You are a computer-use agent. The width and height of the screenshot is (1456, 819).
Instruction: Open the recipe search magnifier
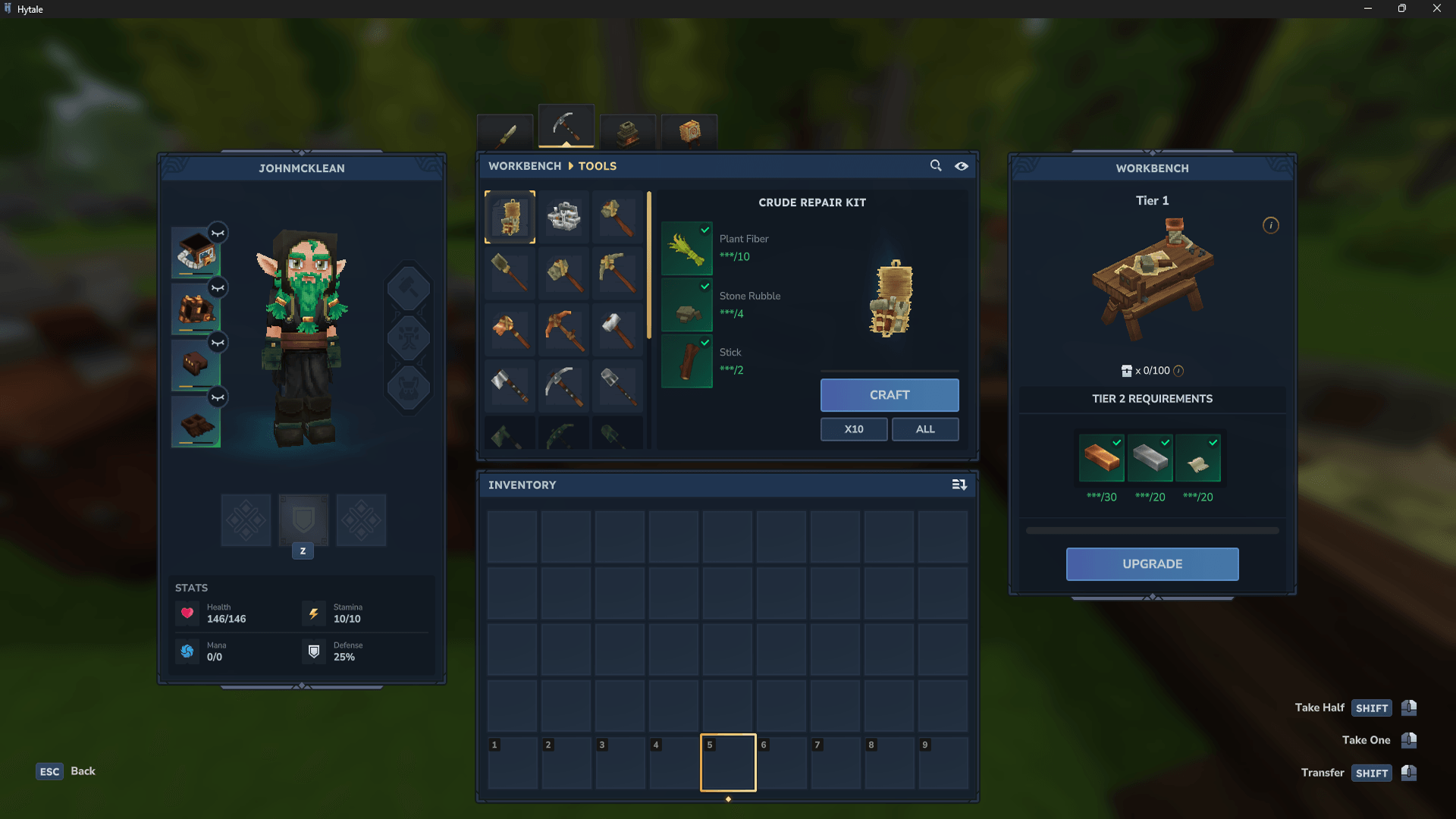click(936, 165)
